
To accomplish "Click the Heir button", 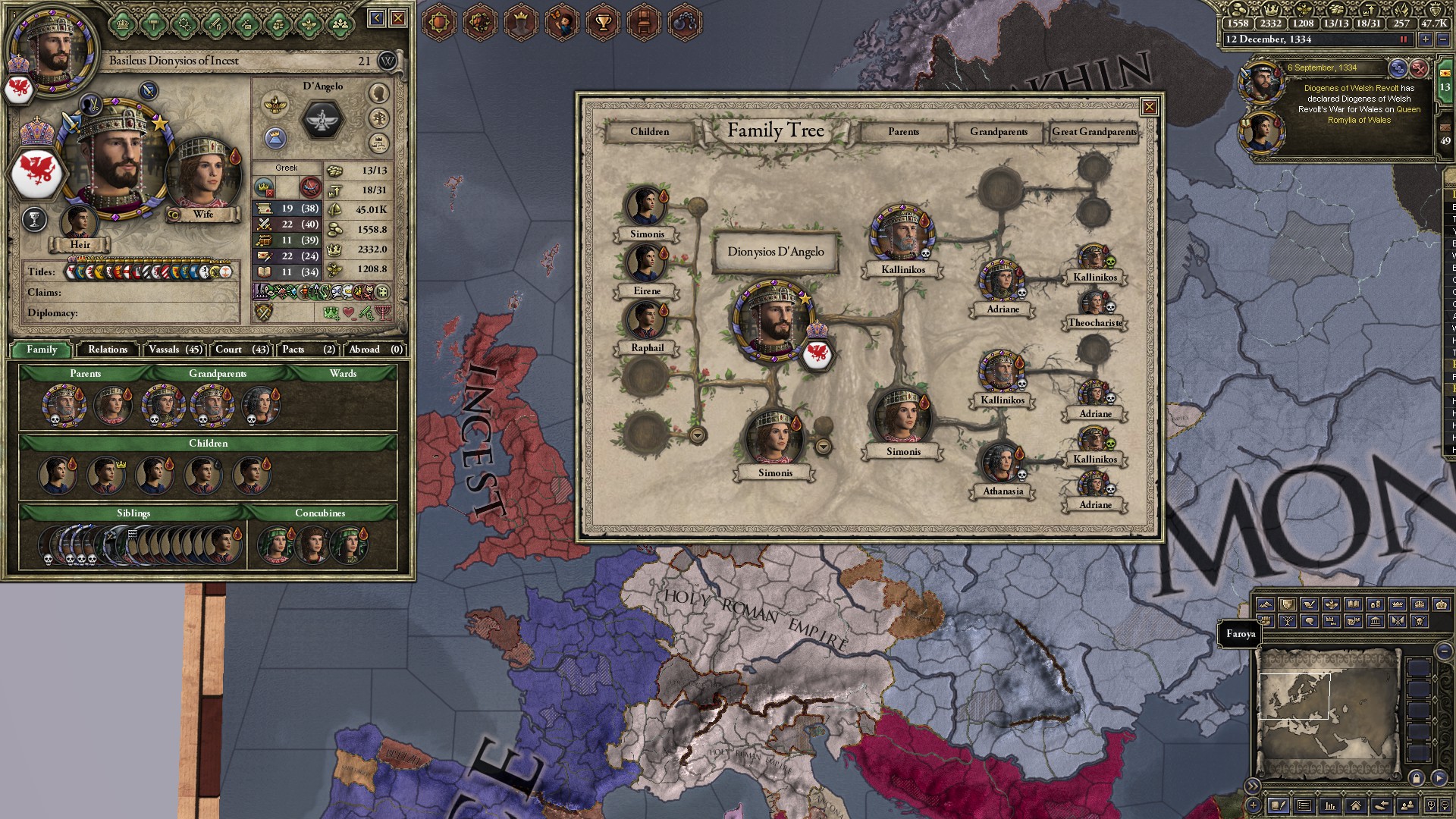I will point(81,245).
